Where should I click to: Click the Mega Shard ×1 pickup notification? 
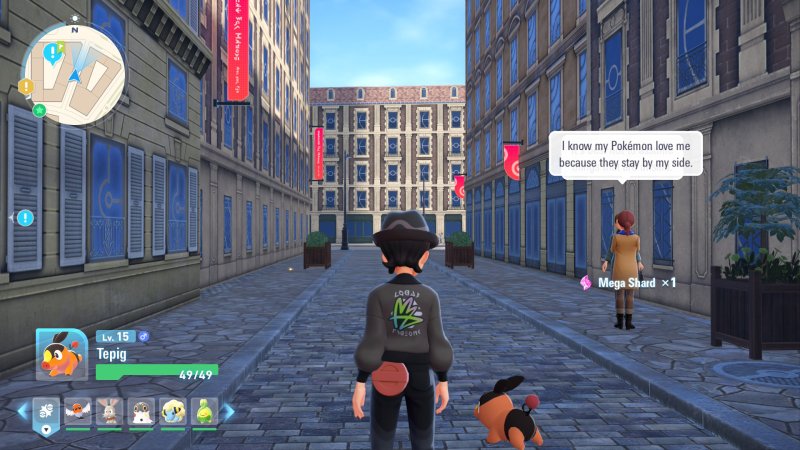pos(628,283)
